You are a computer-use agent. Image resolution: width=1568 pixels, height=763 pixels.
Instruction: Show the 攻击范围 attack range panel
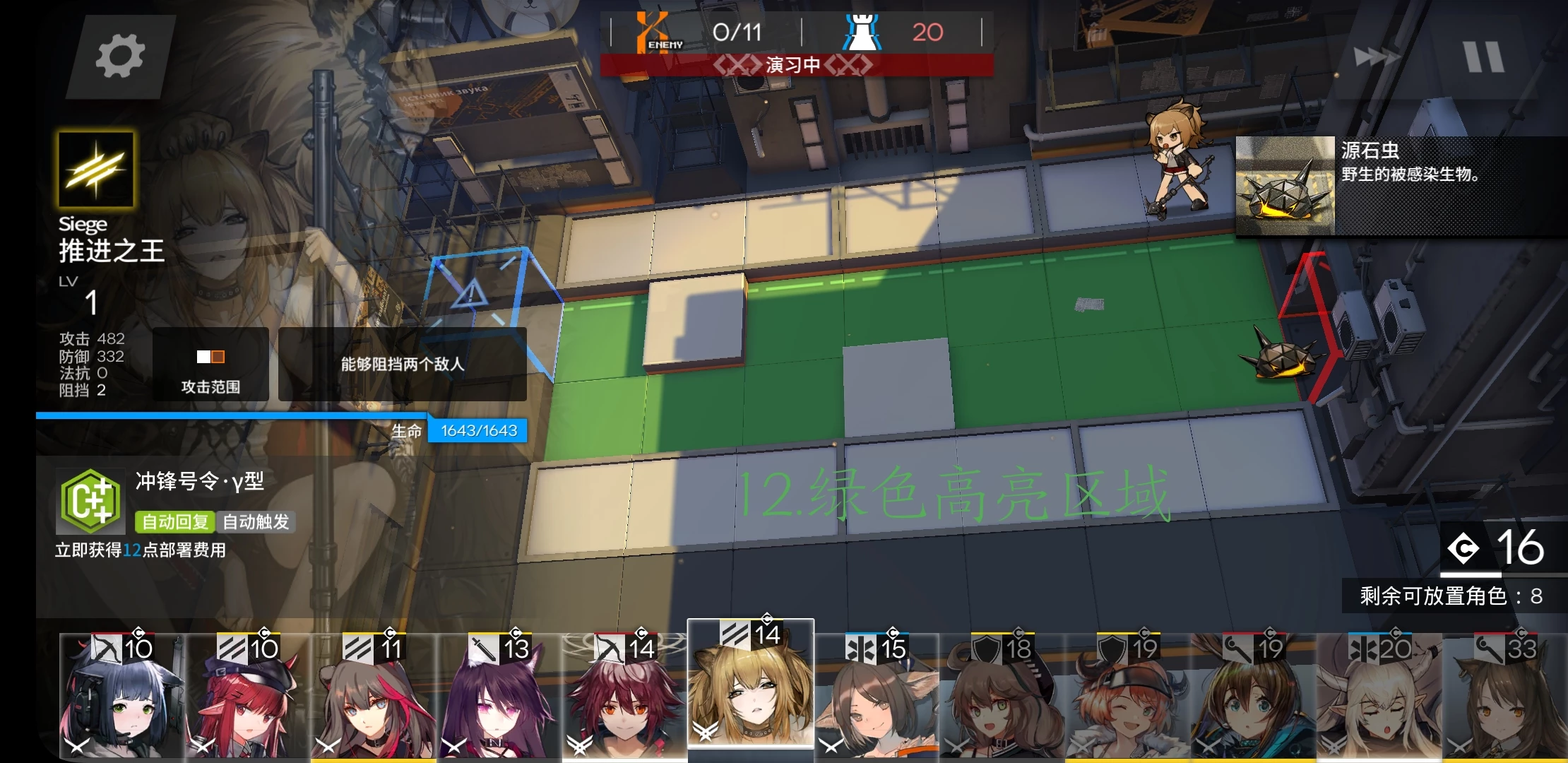click(x=210, y=365)
